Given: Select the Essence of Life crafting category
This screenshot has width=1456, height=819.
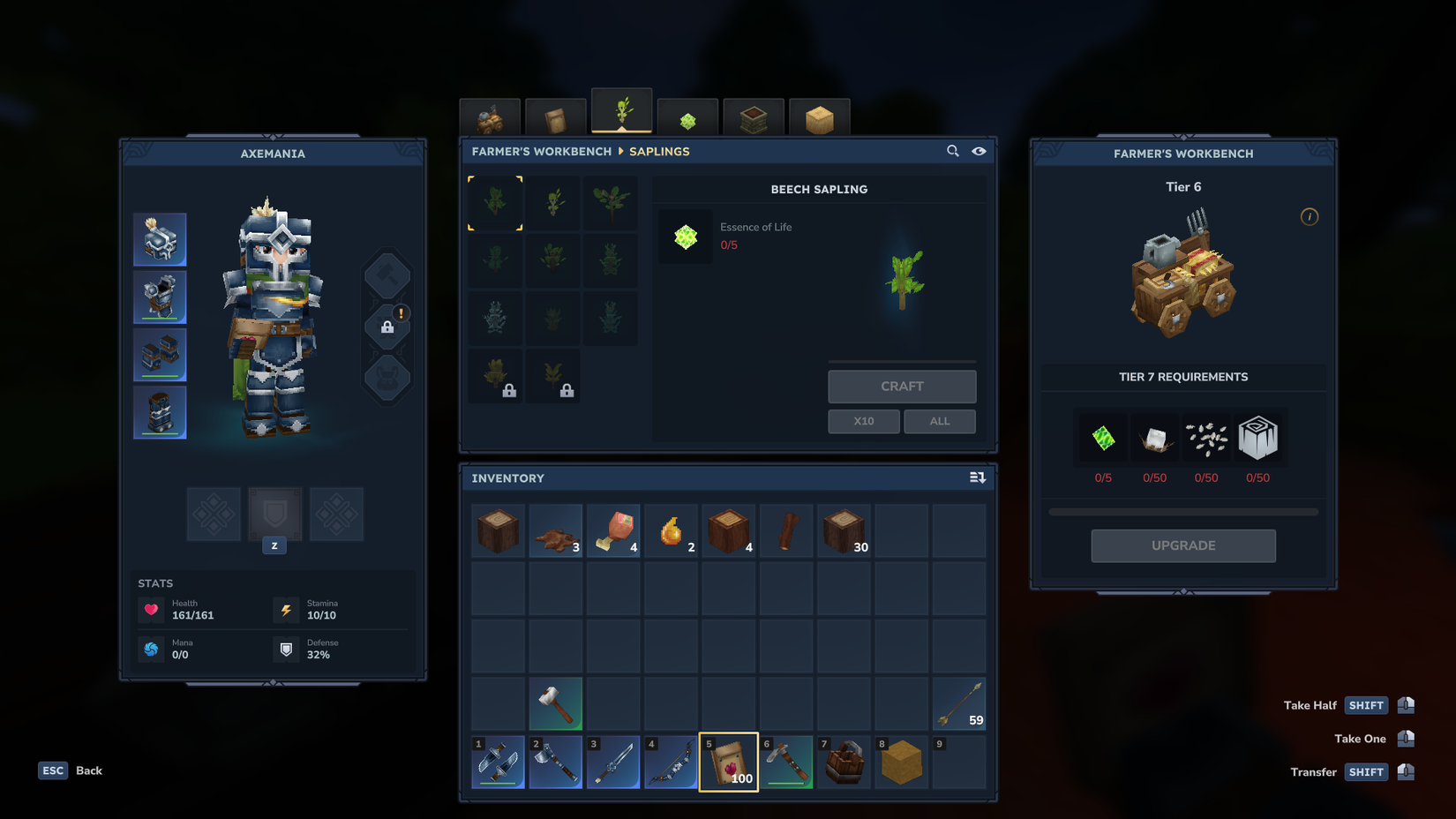Looking at the screenshot, I should coord(687,115).
